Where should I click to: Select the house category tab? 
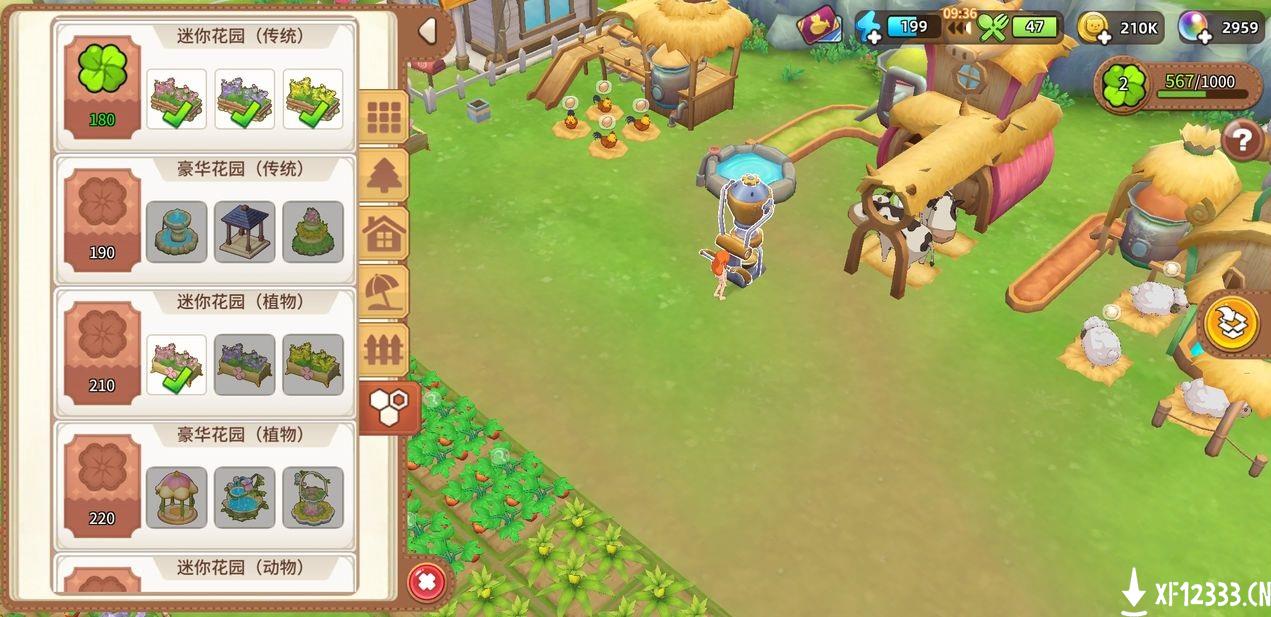coord(384,235)
